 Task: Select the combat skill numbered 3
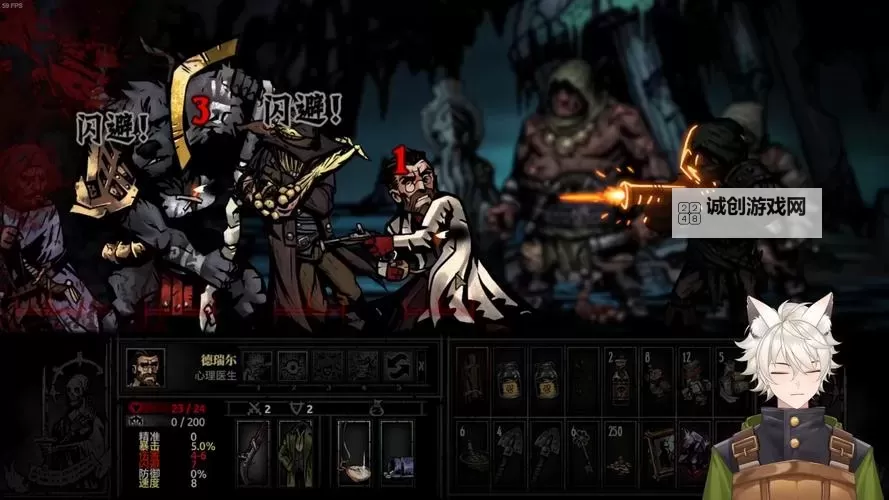point(327,366)
